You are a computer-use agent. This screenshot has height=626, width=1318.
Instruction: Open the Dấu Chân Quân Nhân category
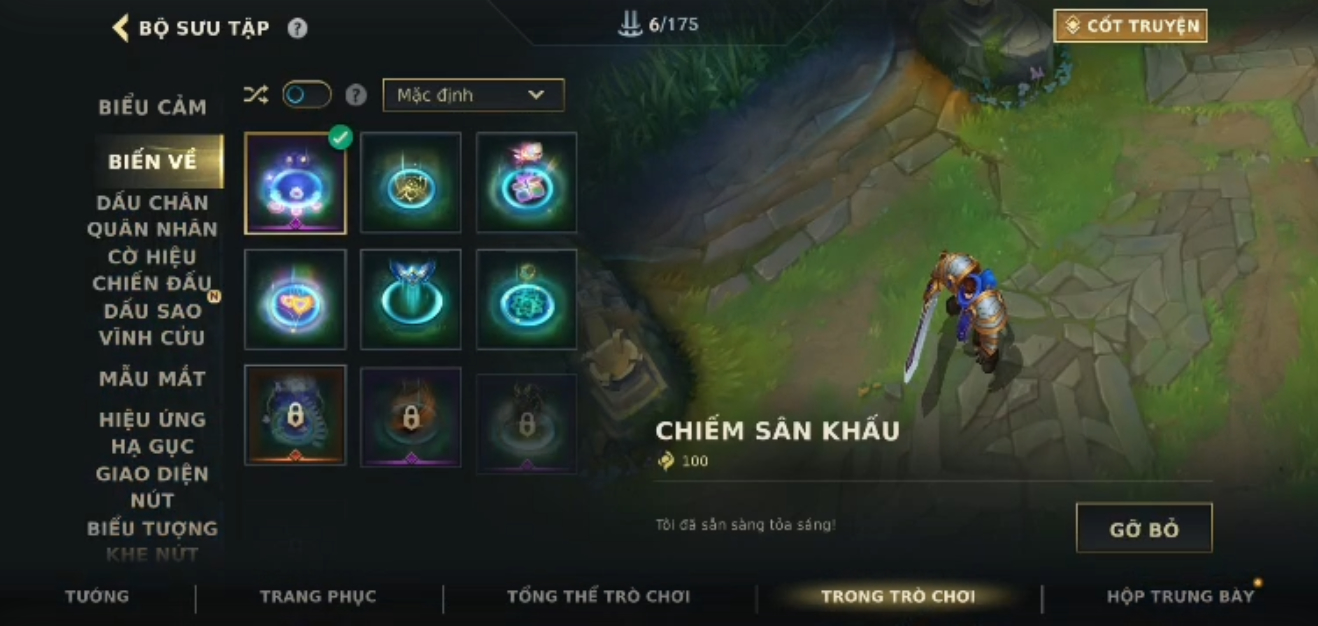point(152,216)
